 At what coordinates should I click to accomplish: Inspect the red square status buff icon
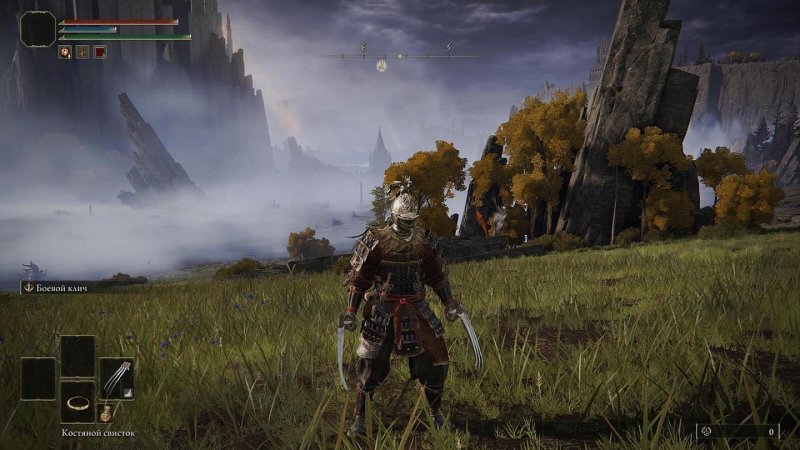(x=100, y=52)
